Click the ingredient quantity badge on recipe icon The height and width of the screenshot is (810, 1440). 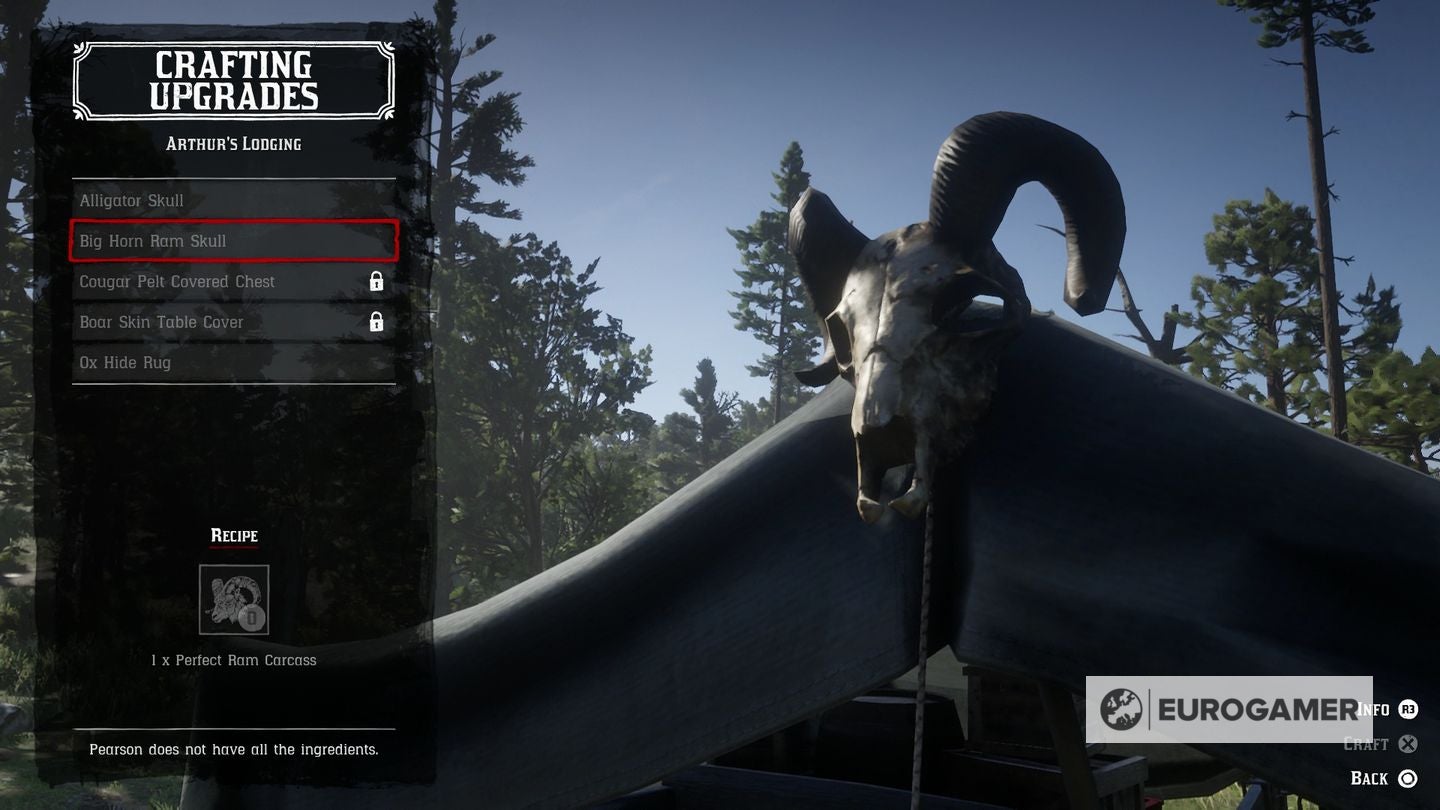251,618
